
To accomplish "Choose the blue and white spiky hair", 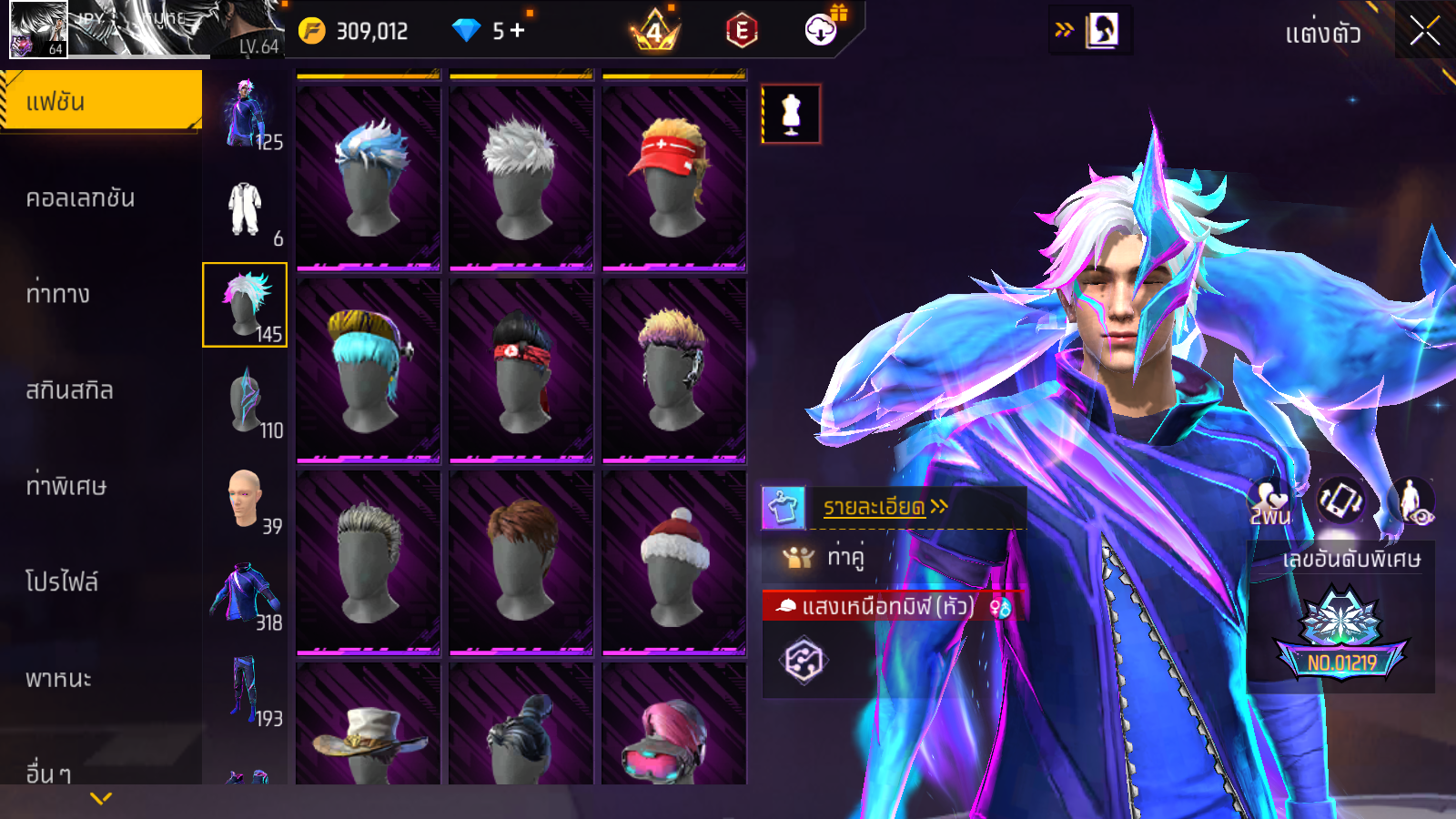I will pos(369,177).
